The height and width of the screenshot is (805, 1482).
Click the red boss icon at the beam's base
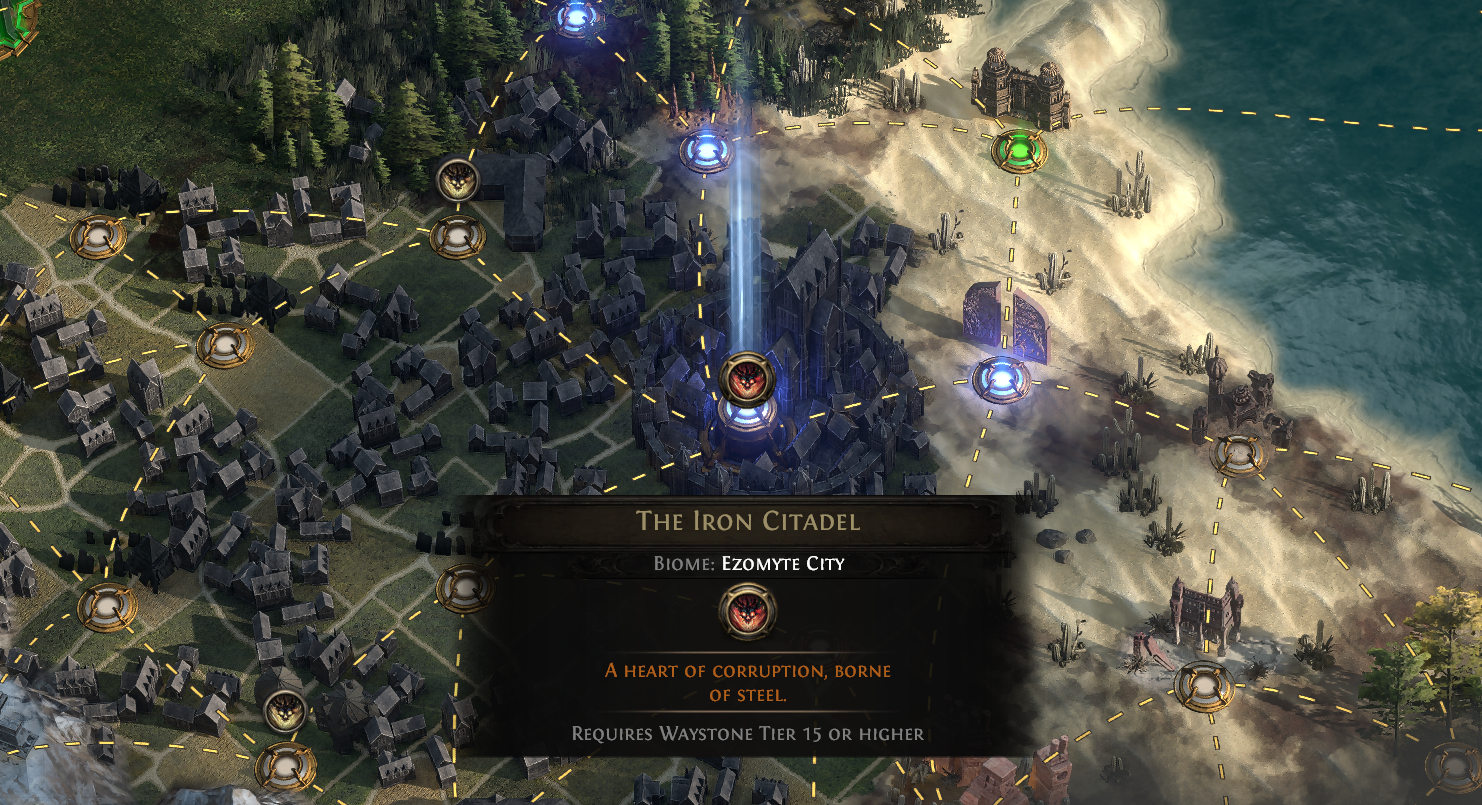743,377
